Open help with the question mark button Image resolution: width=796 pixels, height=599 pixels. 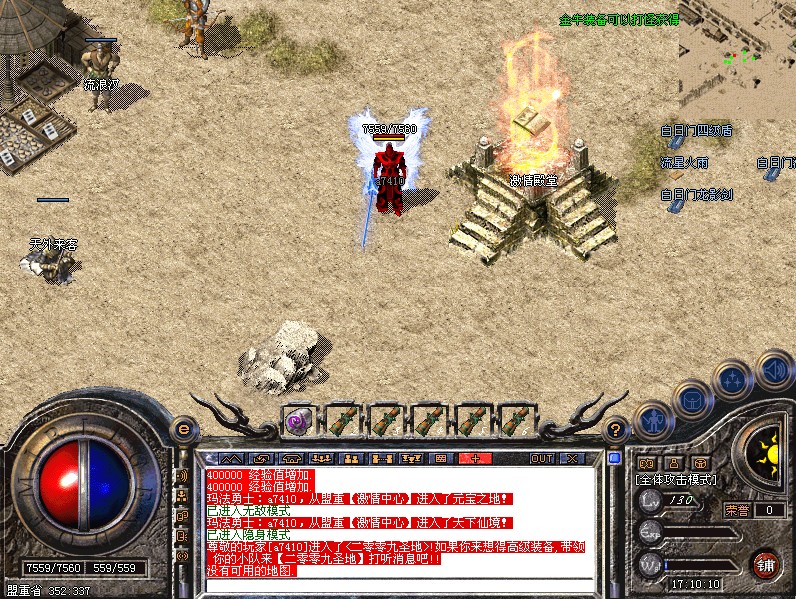pos(617,428)
